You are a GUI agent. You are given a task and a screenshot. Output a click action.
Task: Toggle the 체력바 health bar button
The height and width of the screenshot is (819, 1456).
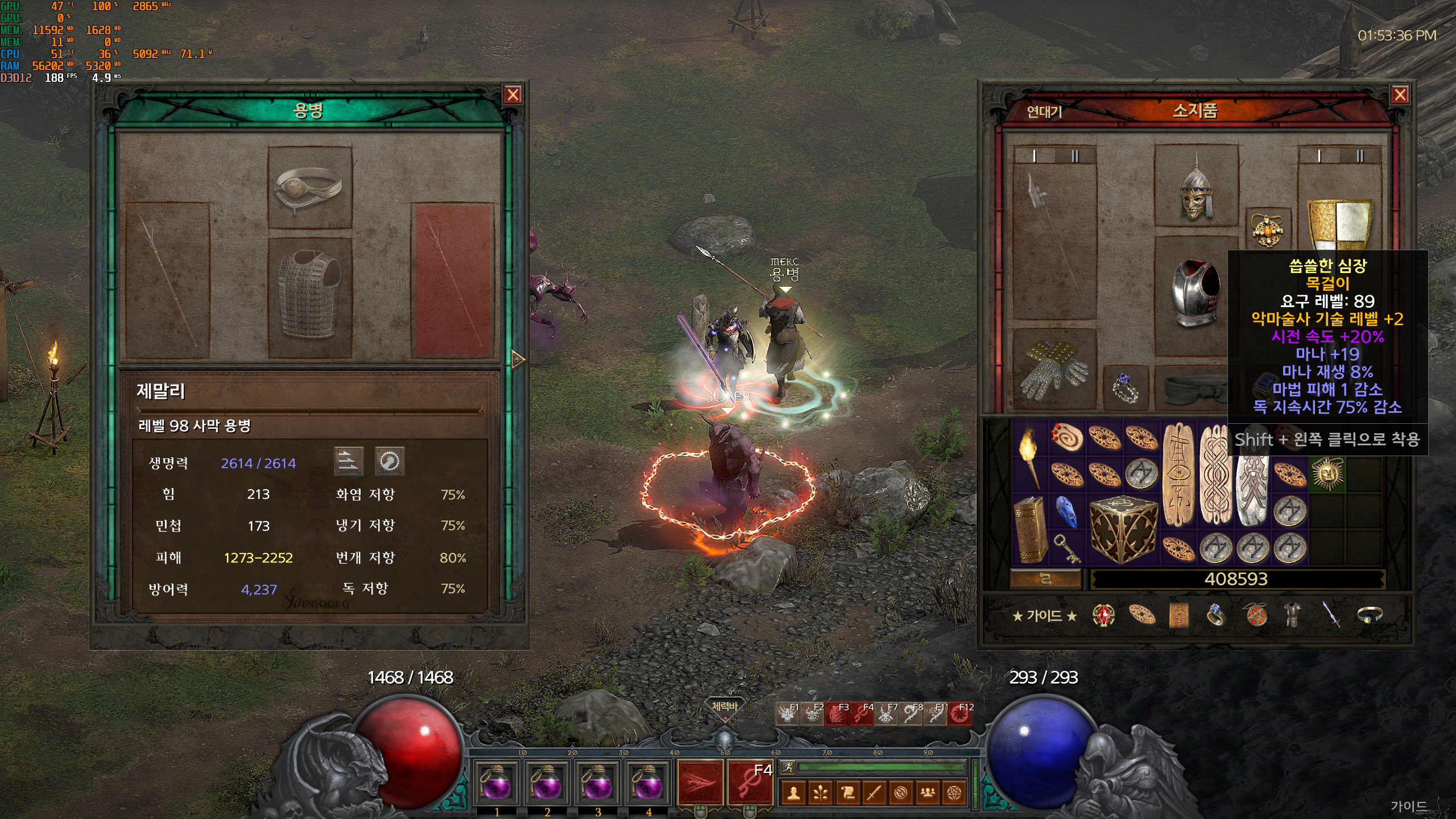point(724,707)
